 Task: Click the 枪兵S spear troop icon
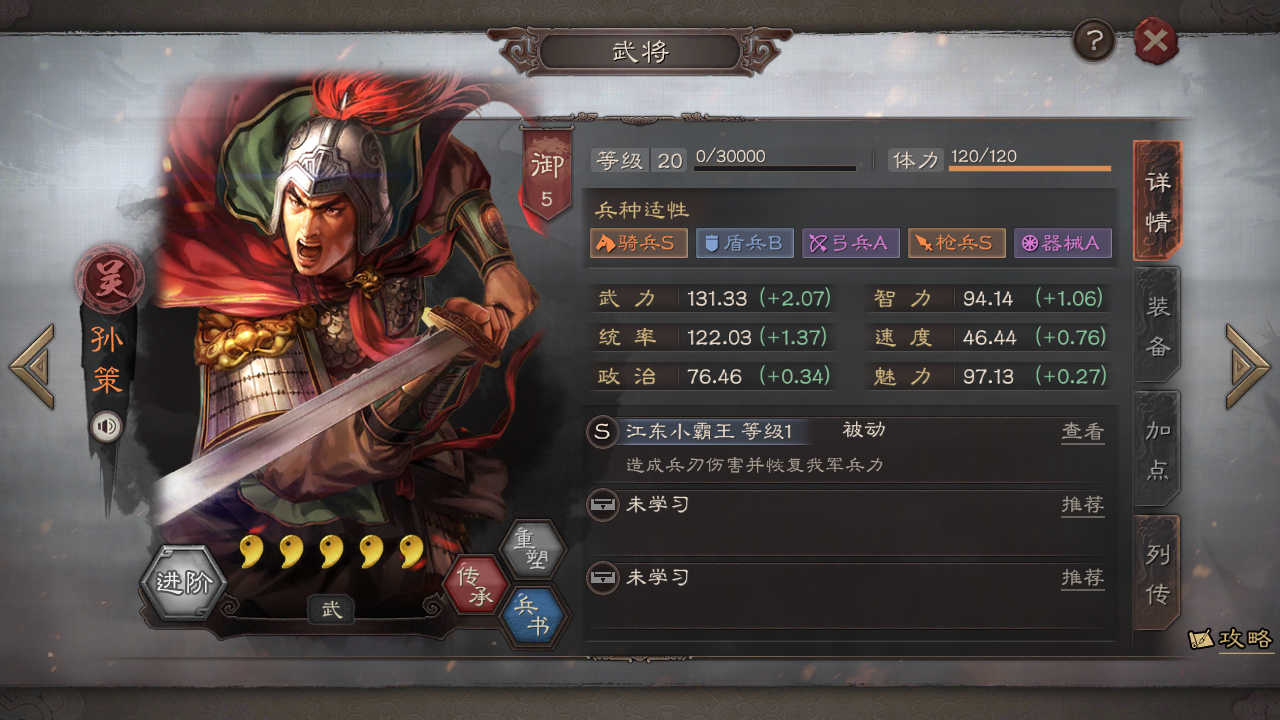(x=956, y=243)
